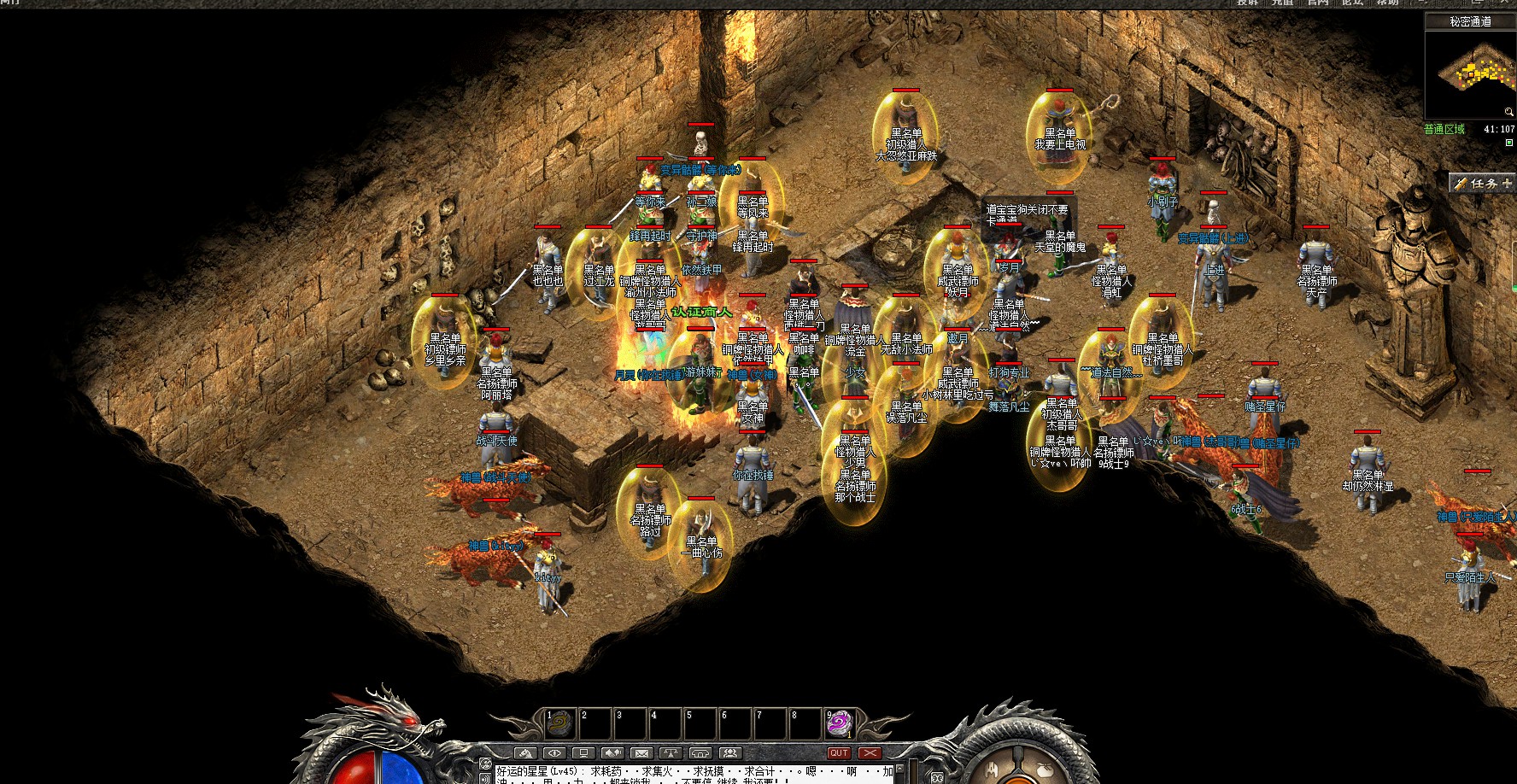Open the group of people button
Viewport: 1517px width, 784px height.
pos(729,753)
